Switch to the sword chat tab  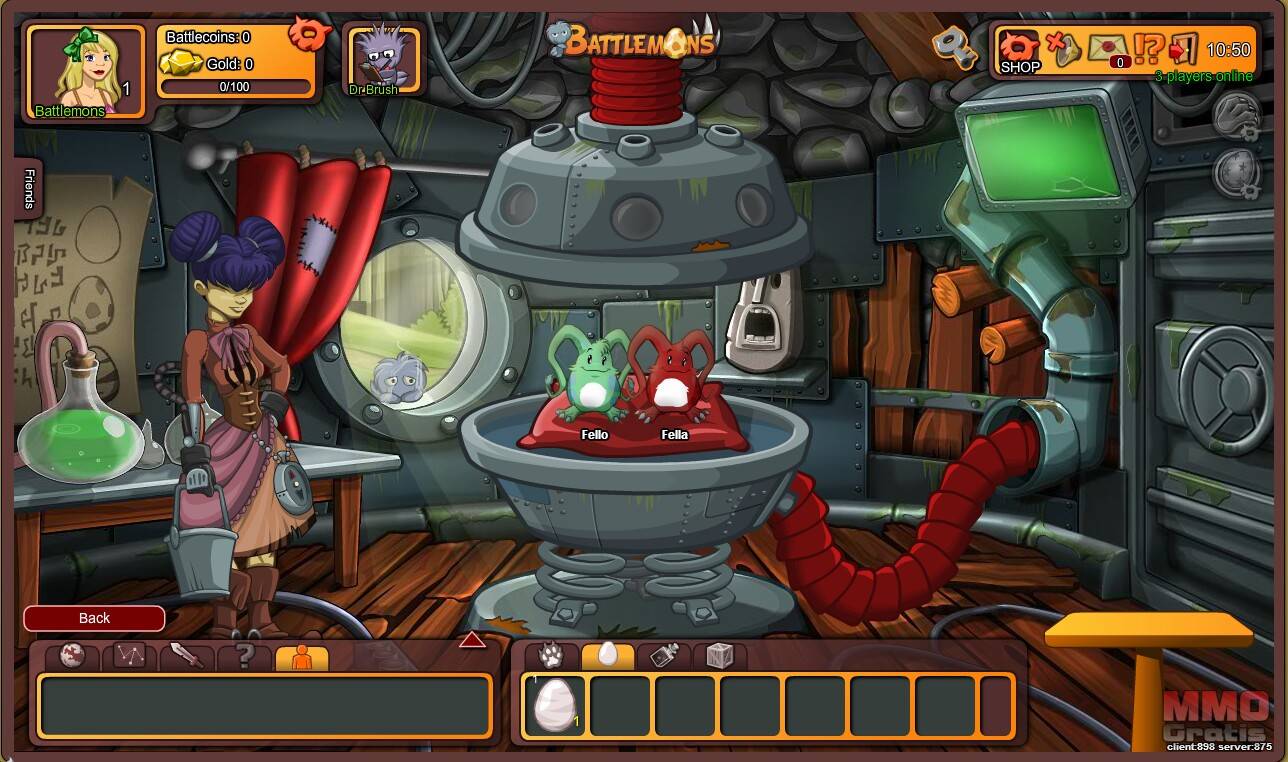pyautogui.click(x=187, y=657)
